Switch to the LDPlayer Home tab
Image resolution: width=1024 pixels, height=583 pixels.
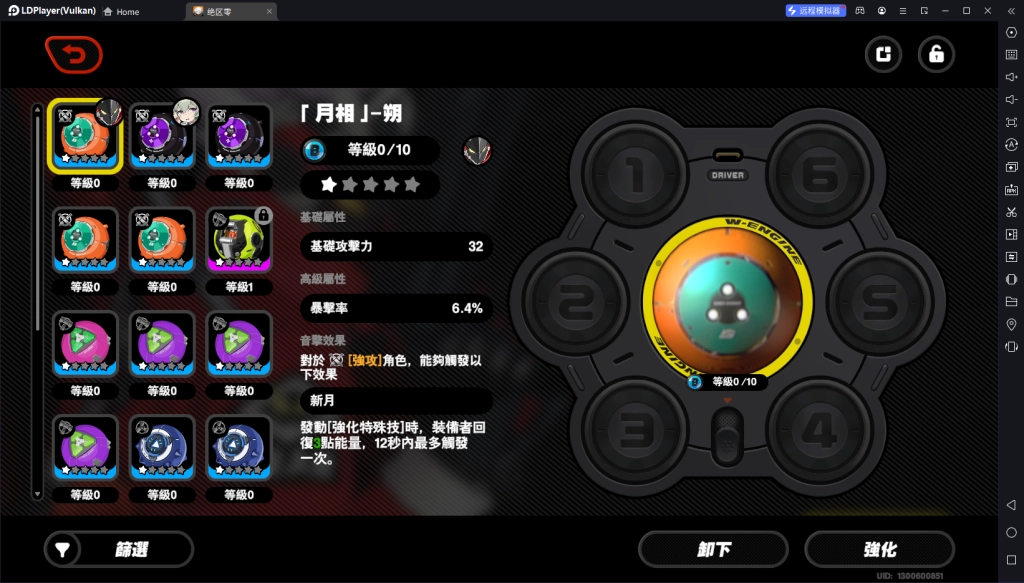(121, 11)
